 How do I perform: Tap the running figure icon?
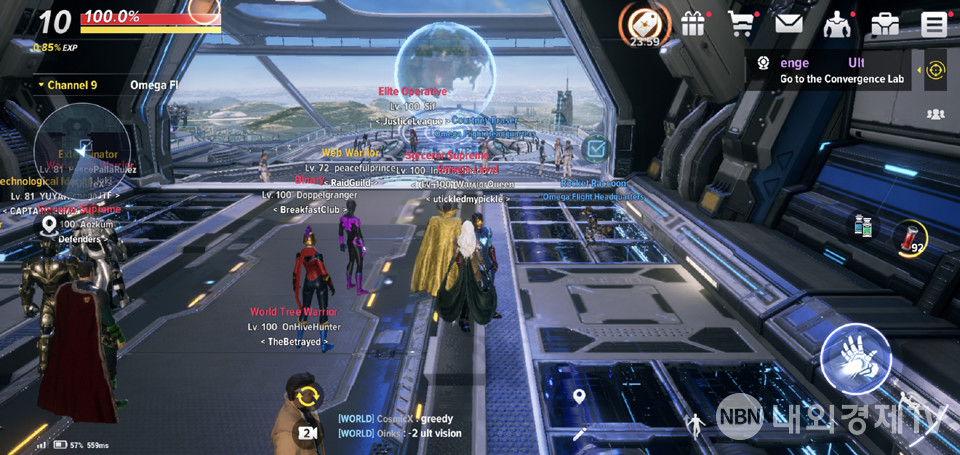(x=694, y=427)
